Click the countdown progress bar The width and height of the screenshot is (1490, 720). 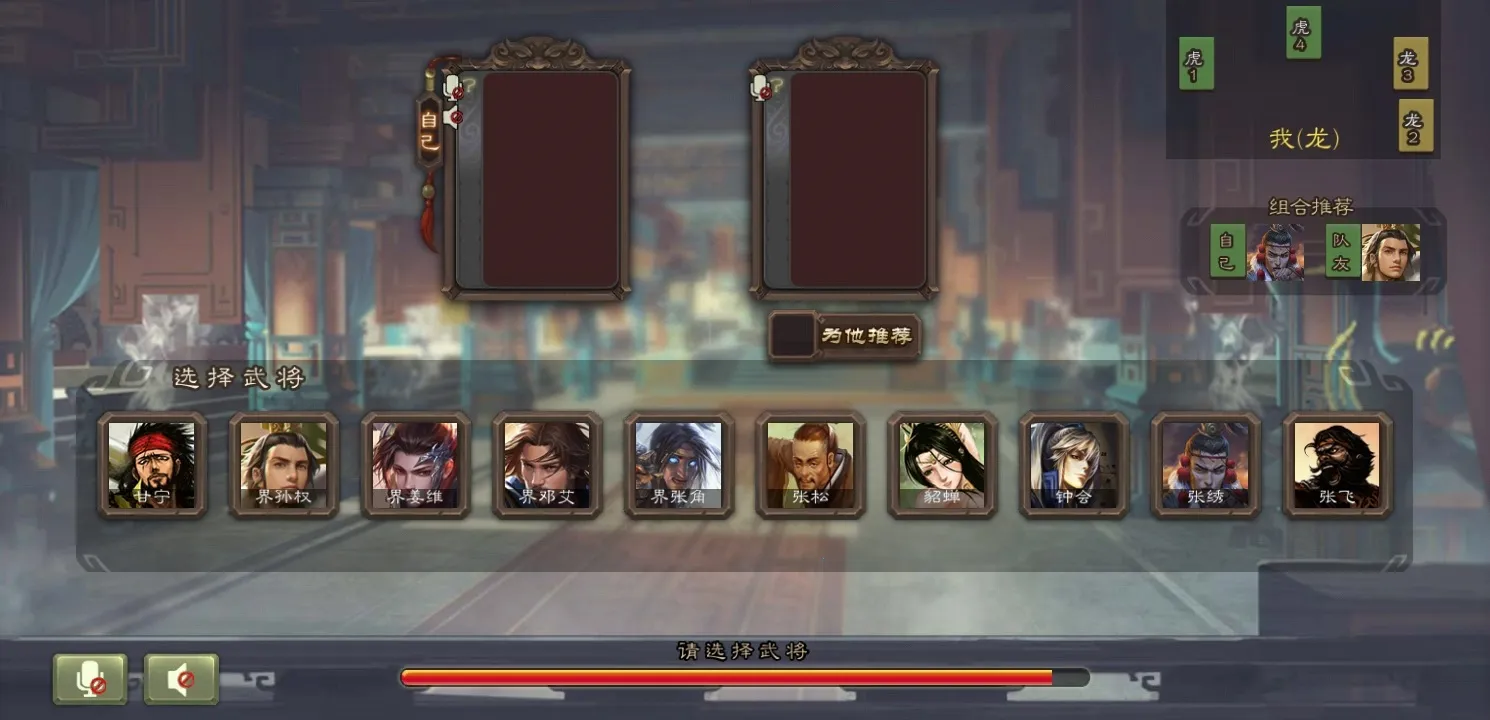(x=740, y=676)
